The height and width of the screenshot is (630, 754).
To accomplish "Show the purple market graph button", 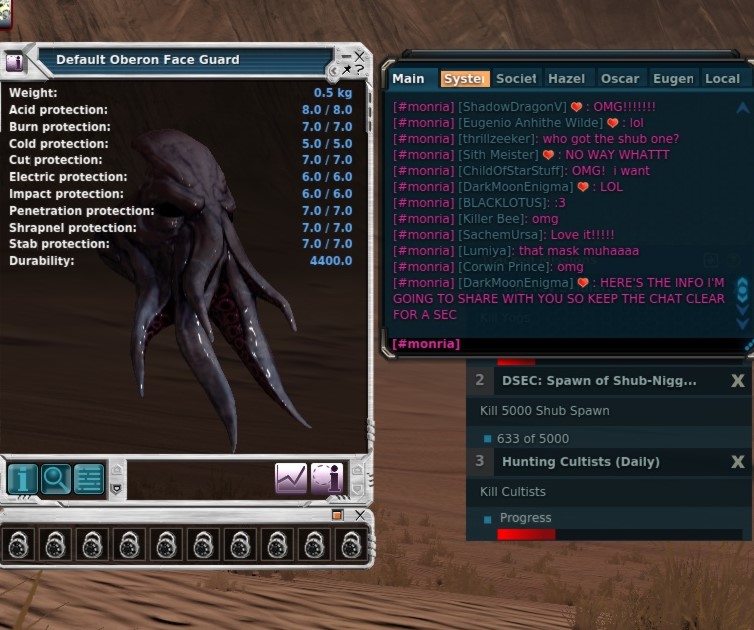I will [x=291, y=479].
